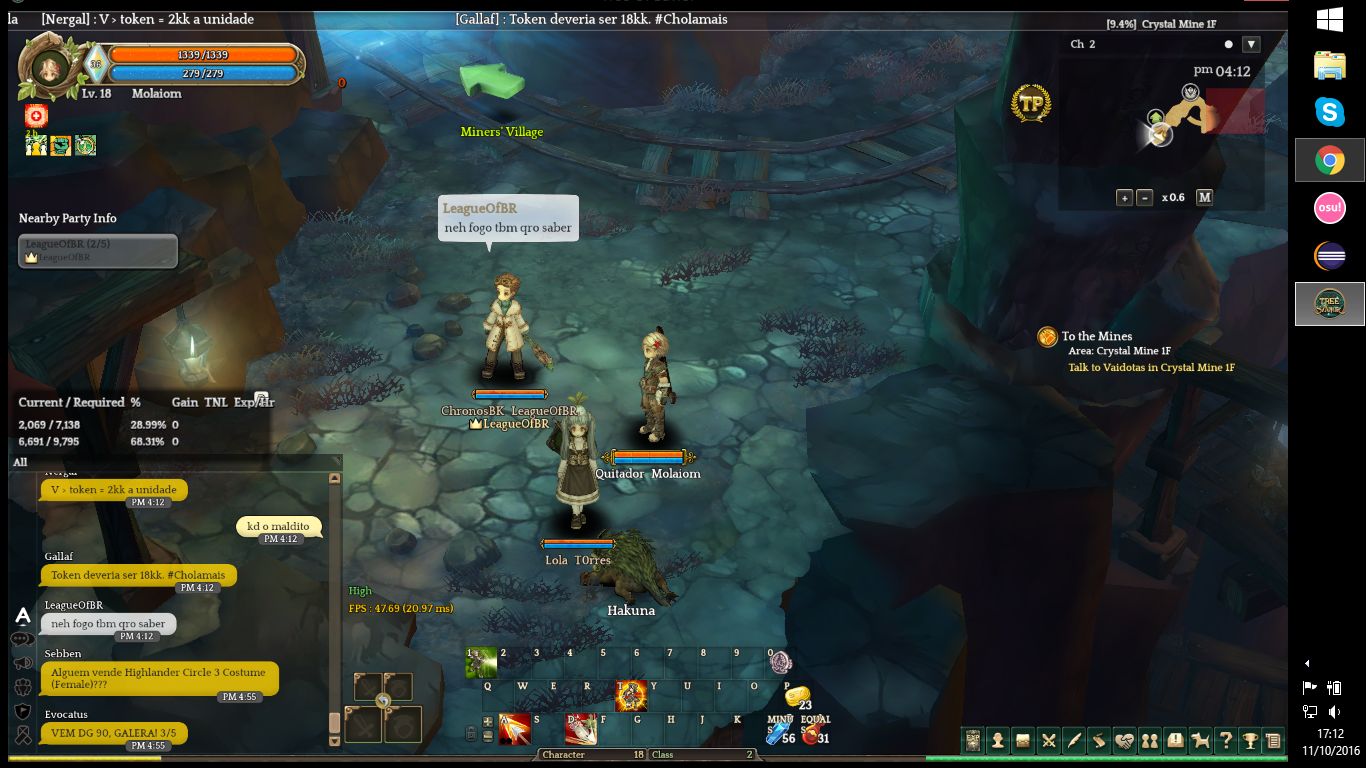Open the TP shop gold medal icon

(1030, 103)
